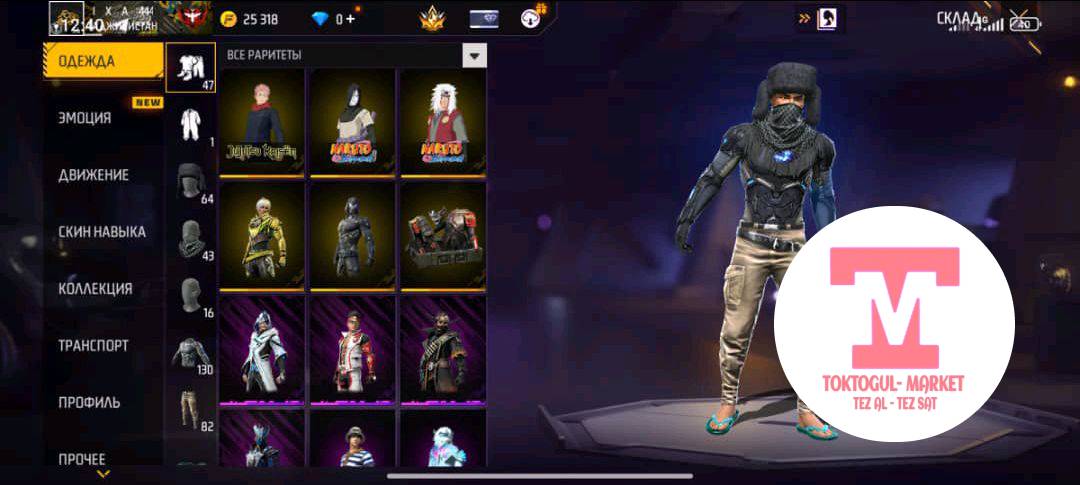Show the full-set outfit subcategory with 47 items
The height and width of the screenshot is (485, 1080).
click(190, 68)
